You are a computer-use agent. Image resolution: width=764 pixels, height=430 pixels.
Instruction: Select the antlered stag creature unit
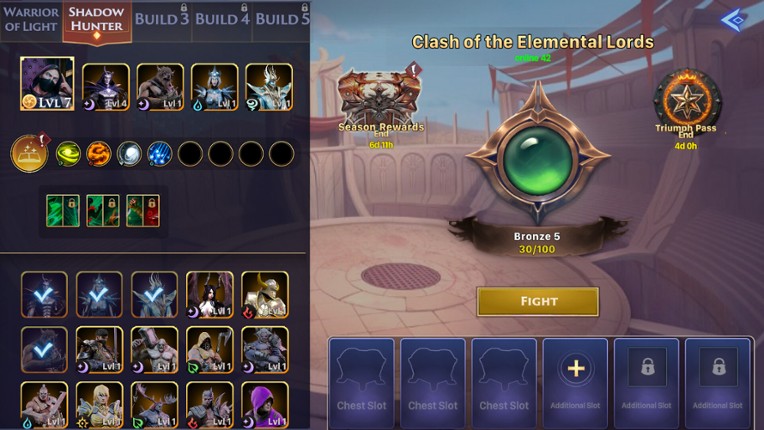[x=155, y=403]
